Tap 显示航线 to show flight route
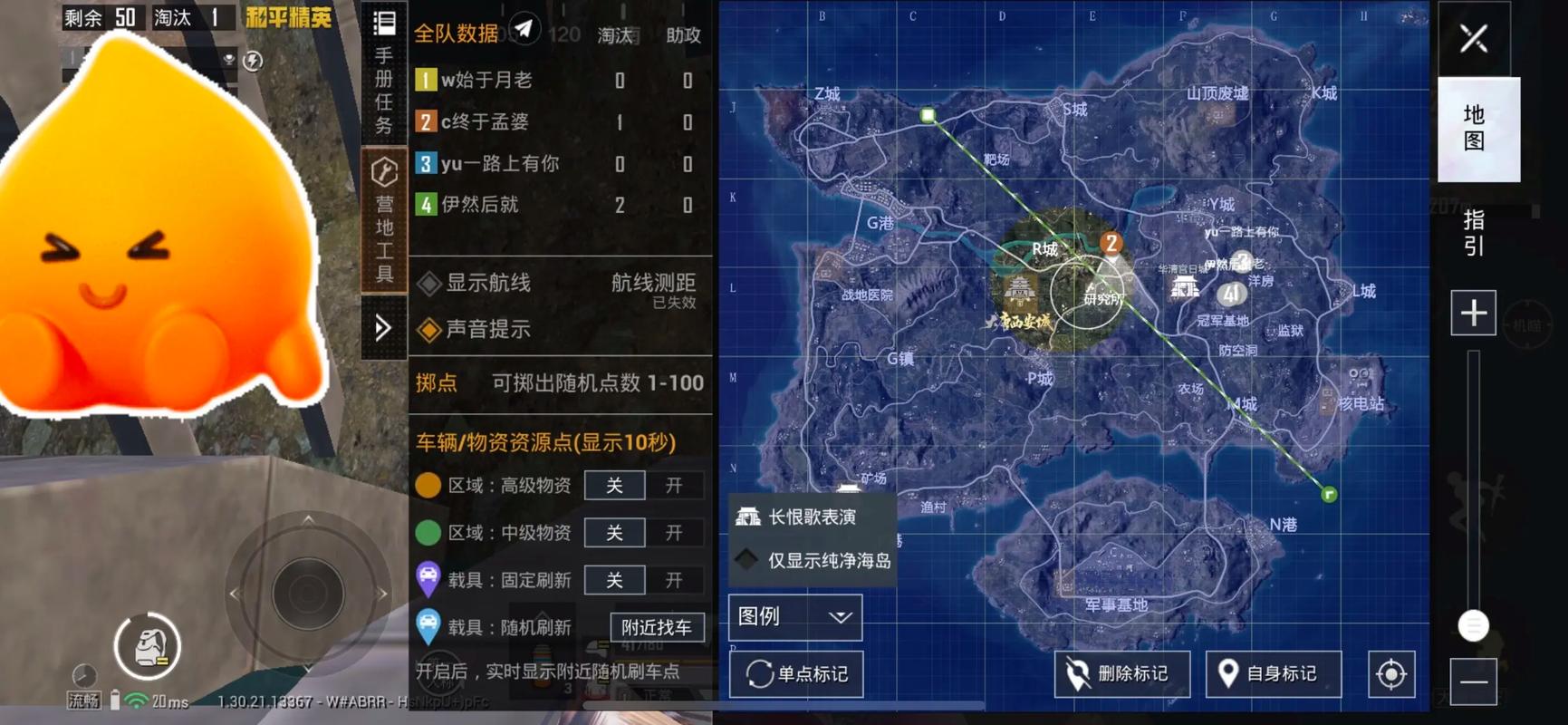Viewport: 1568px width, 725px height. coord(480,283)
